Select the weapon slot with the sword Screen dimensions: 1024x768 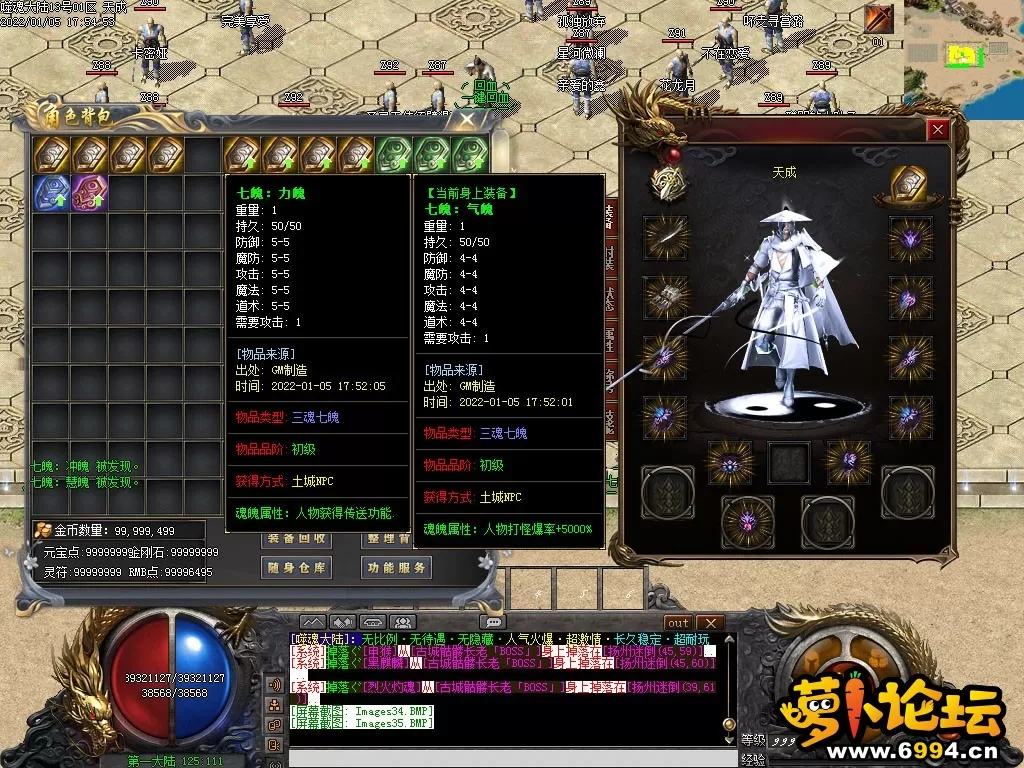pos(665,237)
